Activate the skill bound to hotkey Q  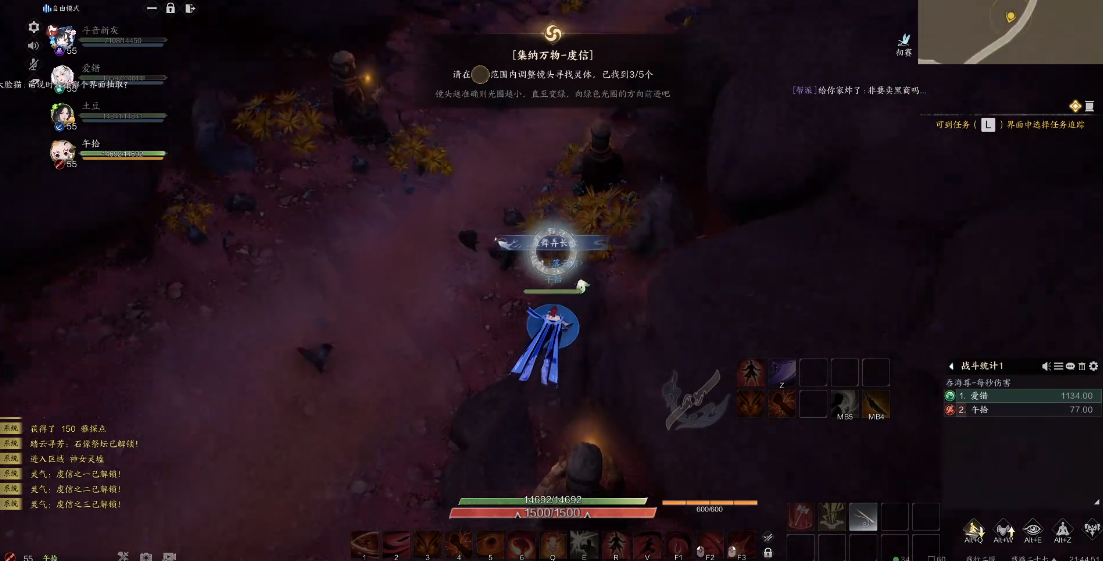pos(553,543)
